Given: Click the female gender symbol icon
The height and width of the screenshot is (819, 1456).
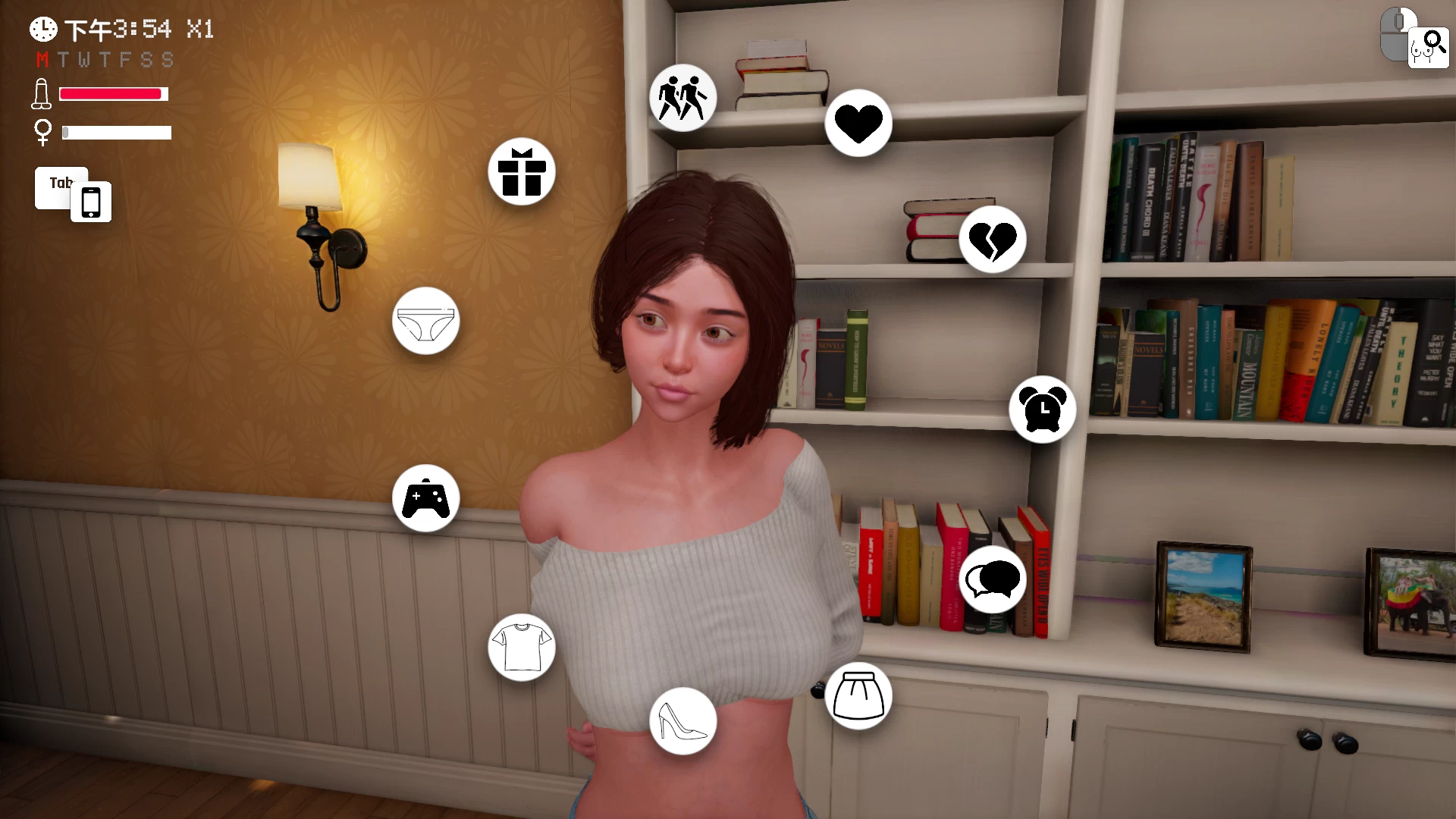Looking at the screenshot, I should (x=43, y=133).
